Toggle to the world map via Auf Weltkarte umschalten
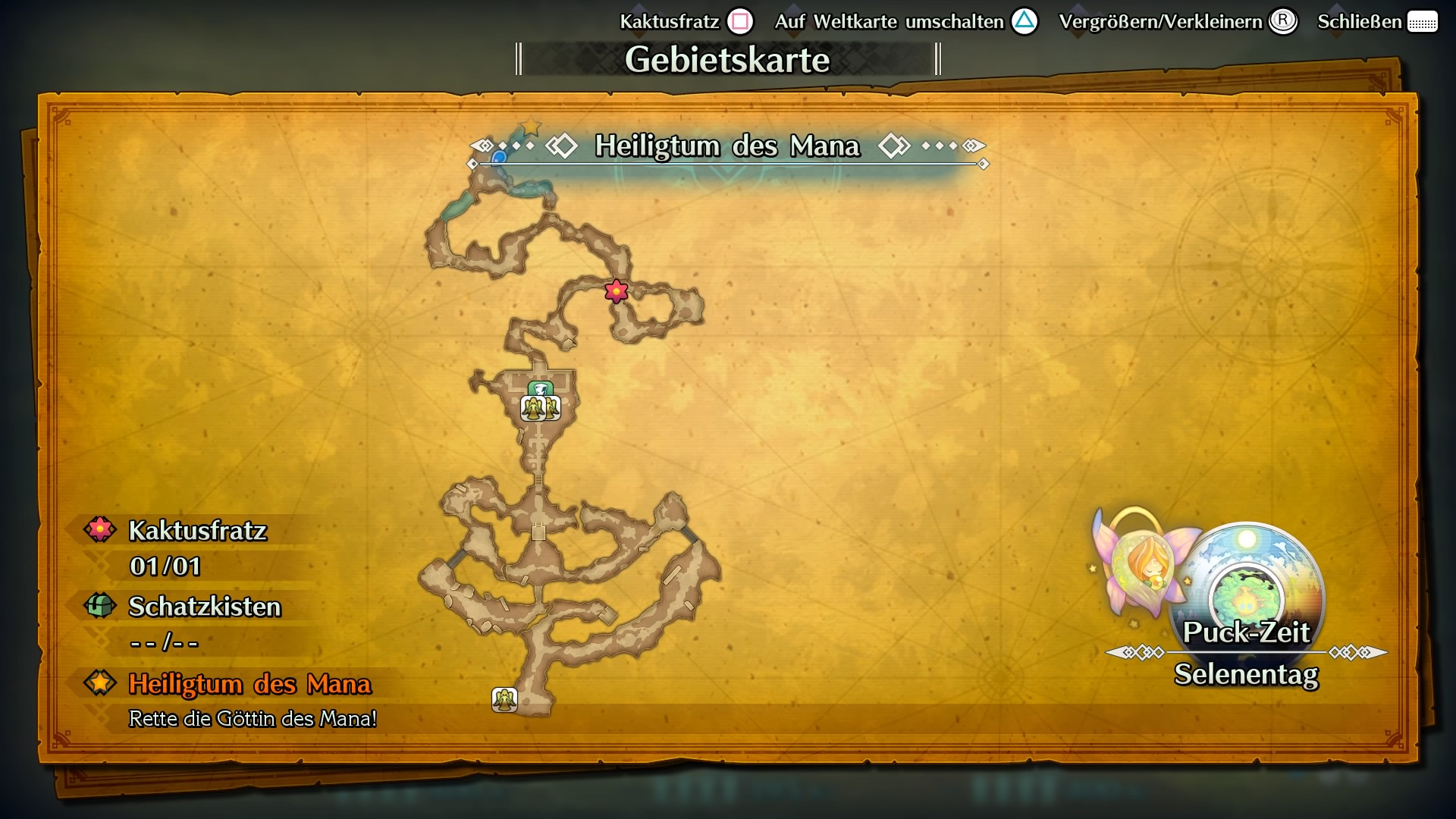1456x819 pixels. click(886, 21)
